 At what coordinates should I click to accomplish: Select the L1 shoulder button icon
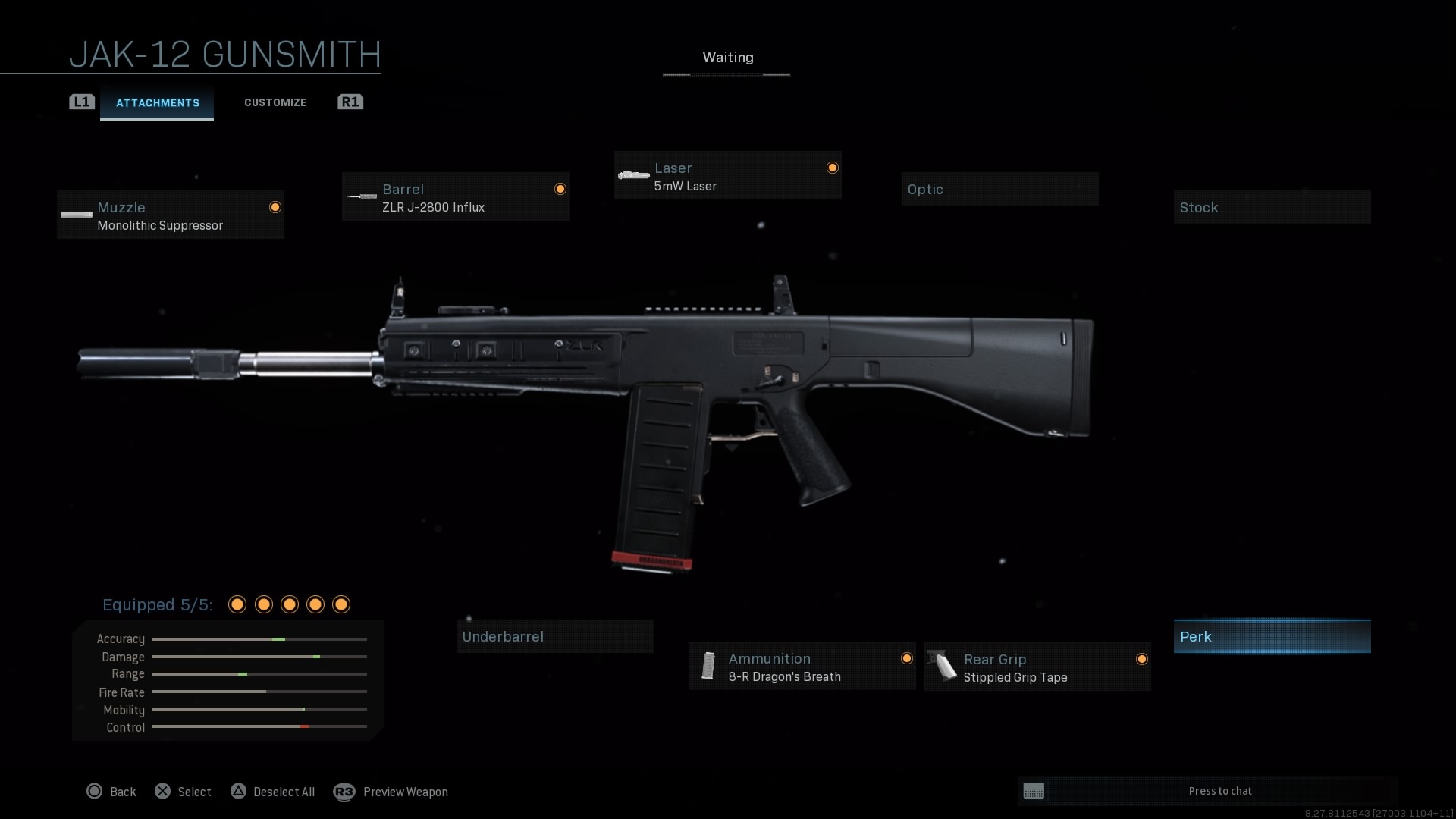pos(81,102)
